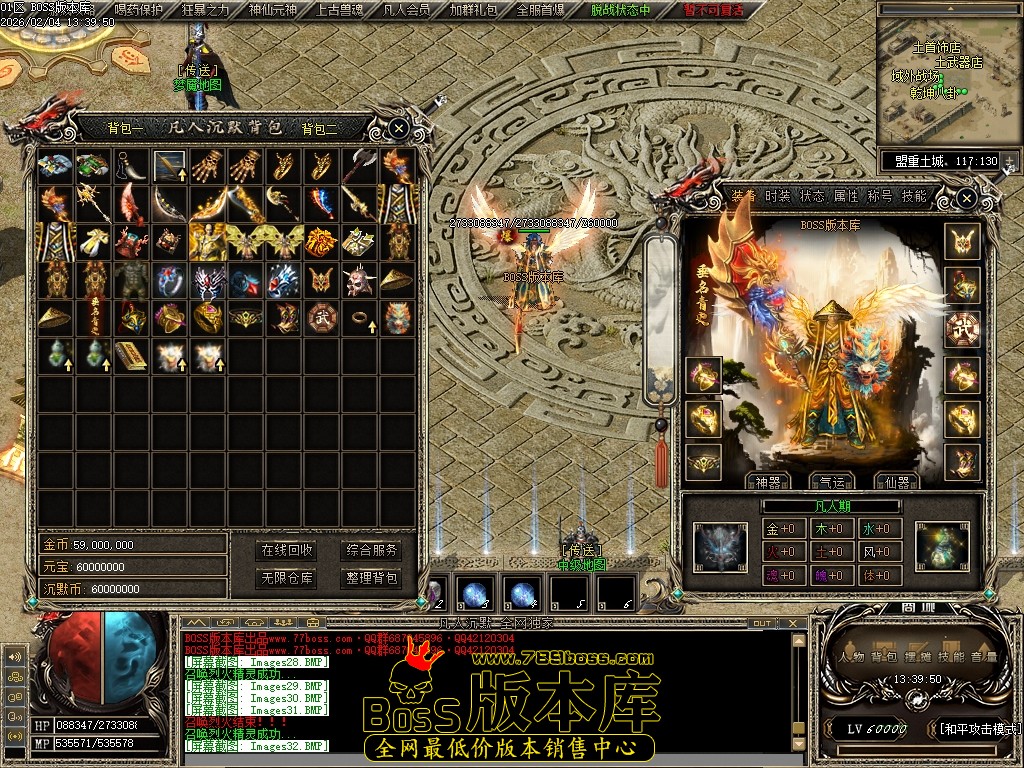Open the 属性 attributes tab
This screenshot has width=1024, height=768.
pos(846,196)
